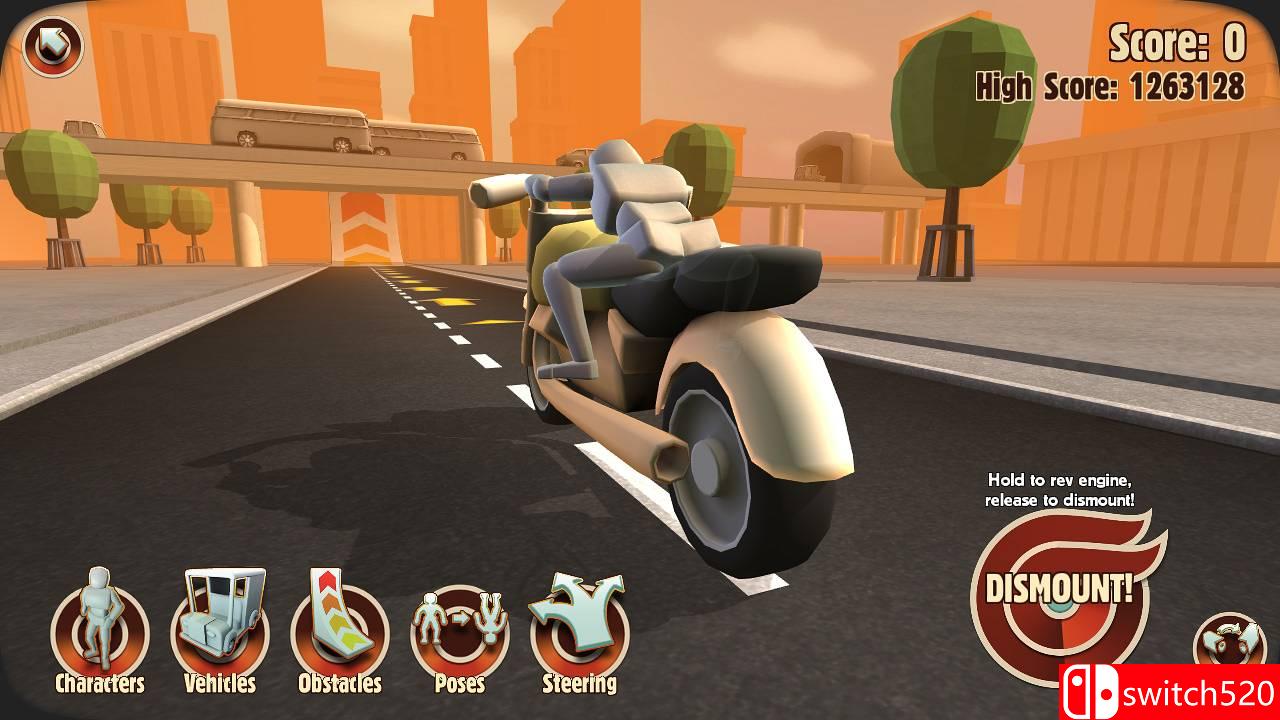The height and width of the screenshot is (720, 1280).
Task: Click the back arrow button top-left
Action: pos(52,45)
